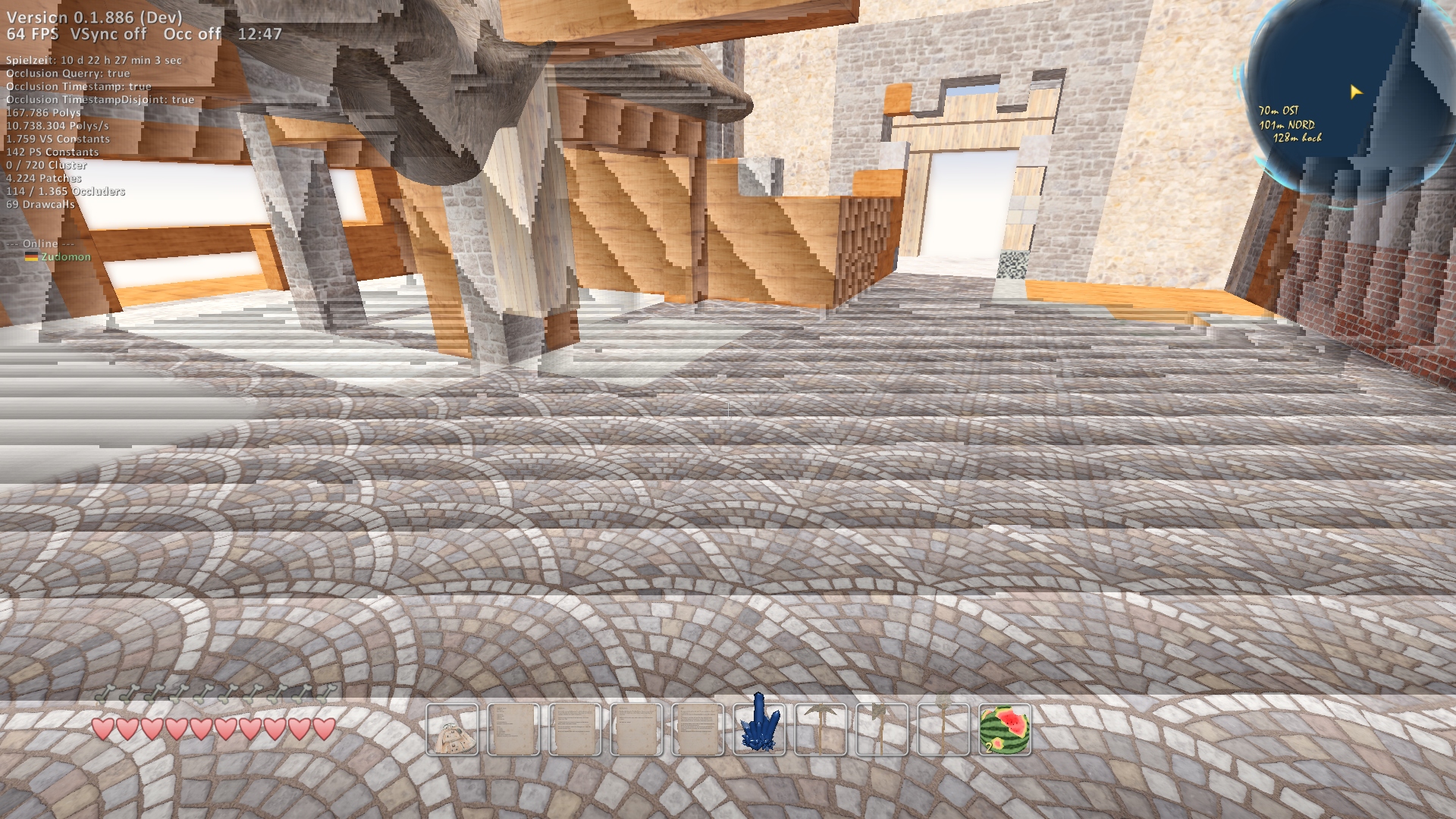Select the watermelon slot
Viewport: 1456px width, 819px height.
tap(1005, 730)
